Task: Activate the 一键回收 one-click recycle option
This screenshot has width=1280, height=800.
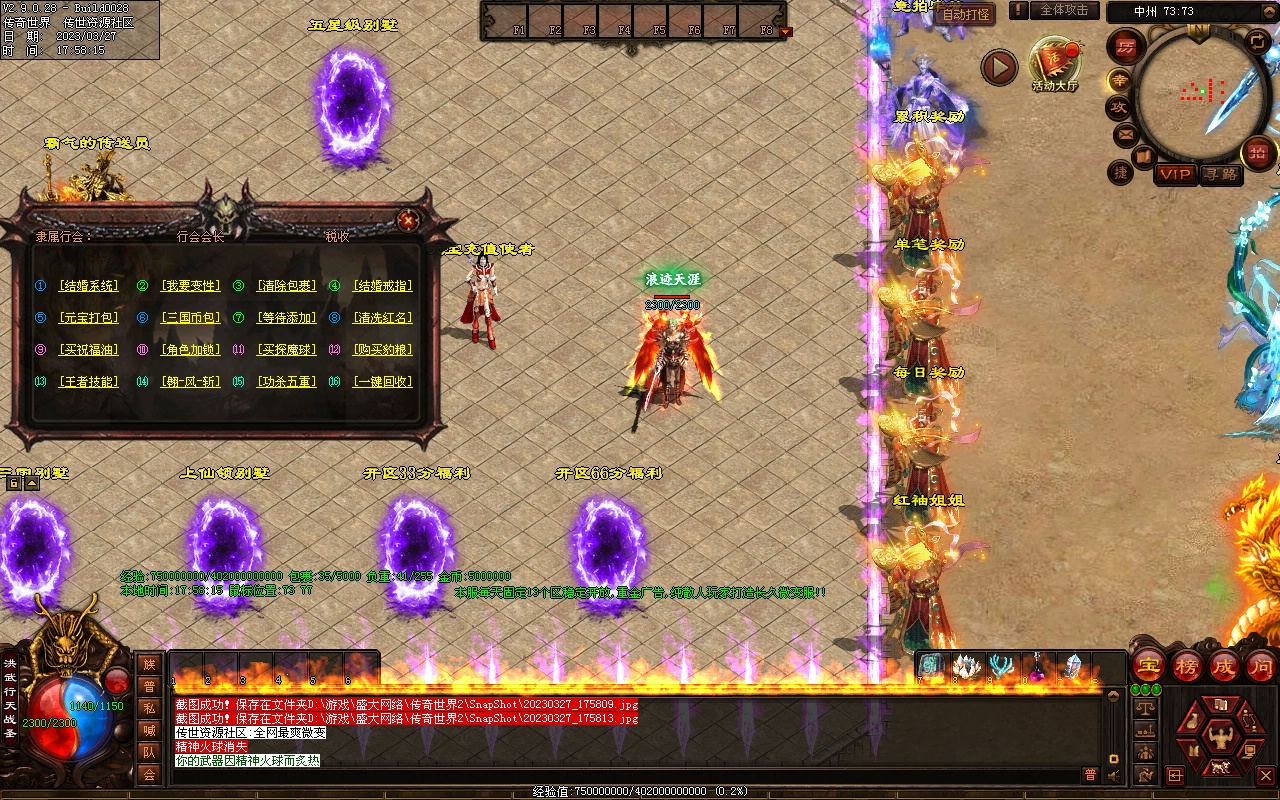Action: pos(383,382)
